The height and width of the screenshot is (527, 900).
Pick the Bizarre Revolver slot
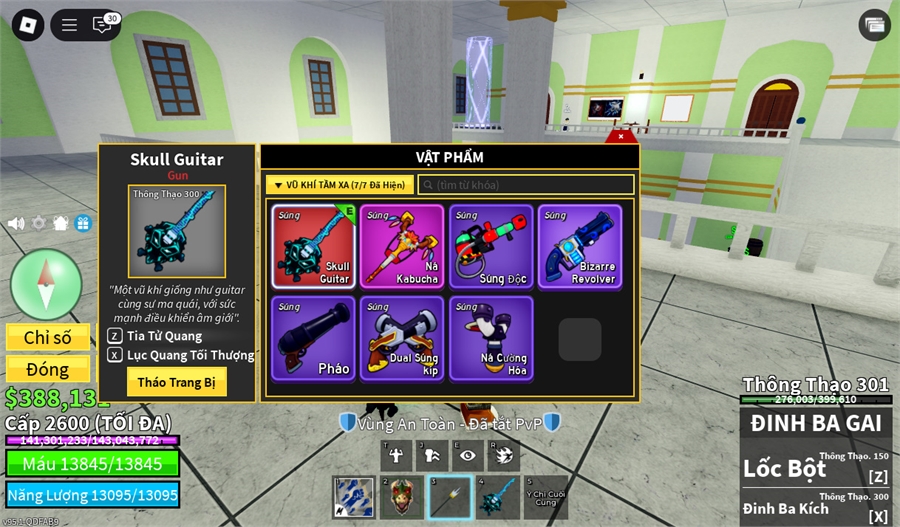click(x=579, y=247)
